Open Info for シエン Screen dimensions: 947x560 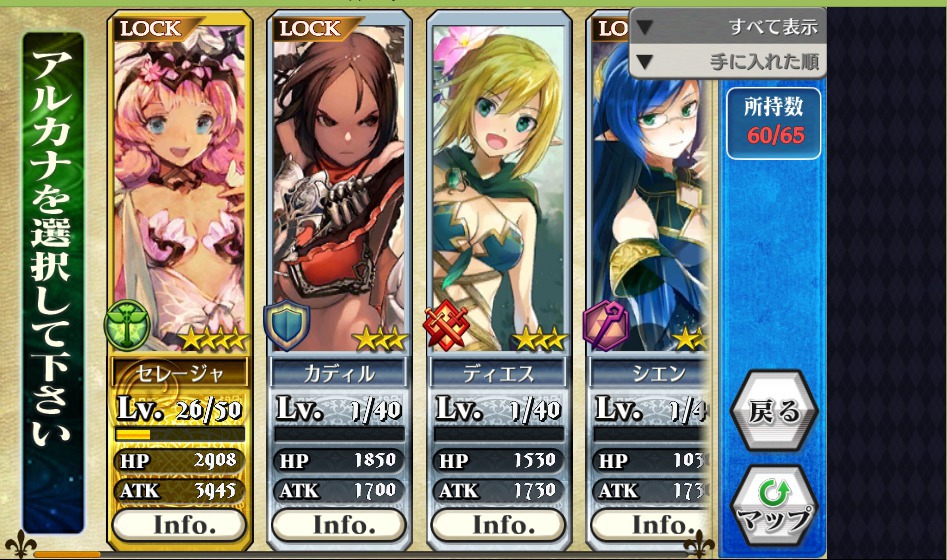650,524
